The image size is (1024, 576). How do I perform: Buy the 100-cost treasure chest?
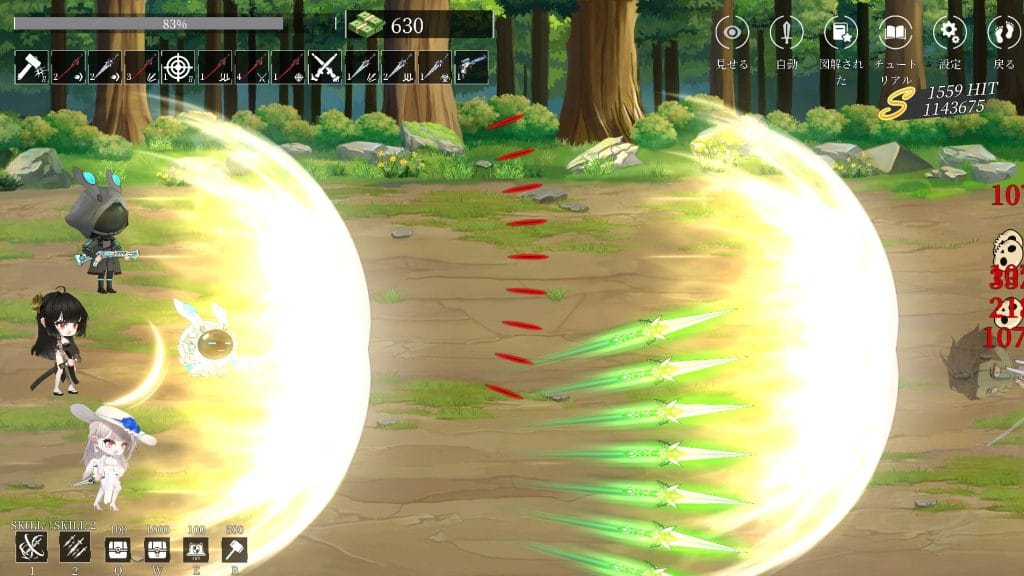[119, 548]
